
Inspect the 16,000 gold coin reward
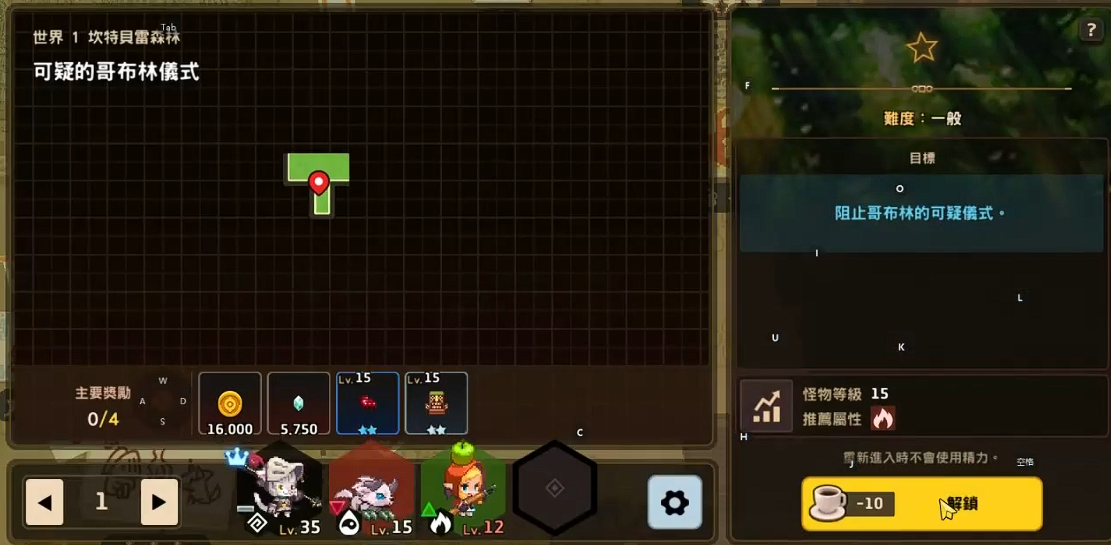(230, 404)
